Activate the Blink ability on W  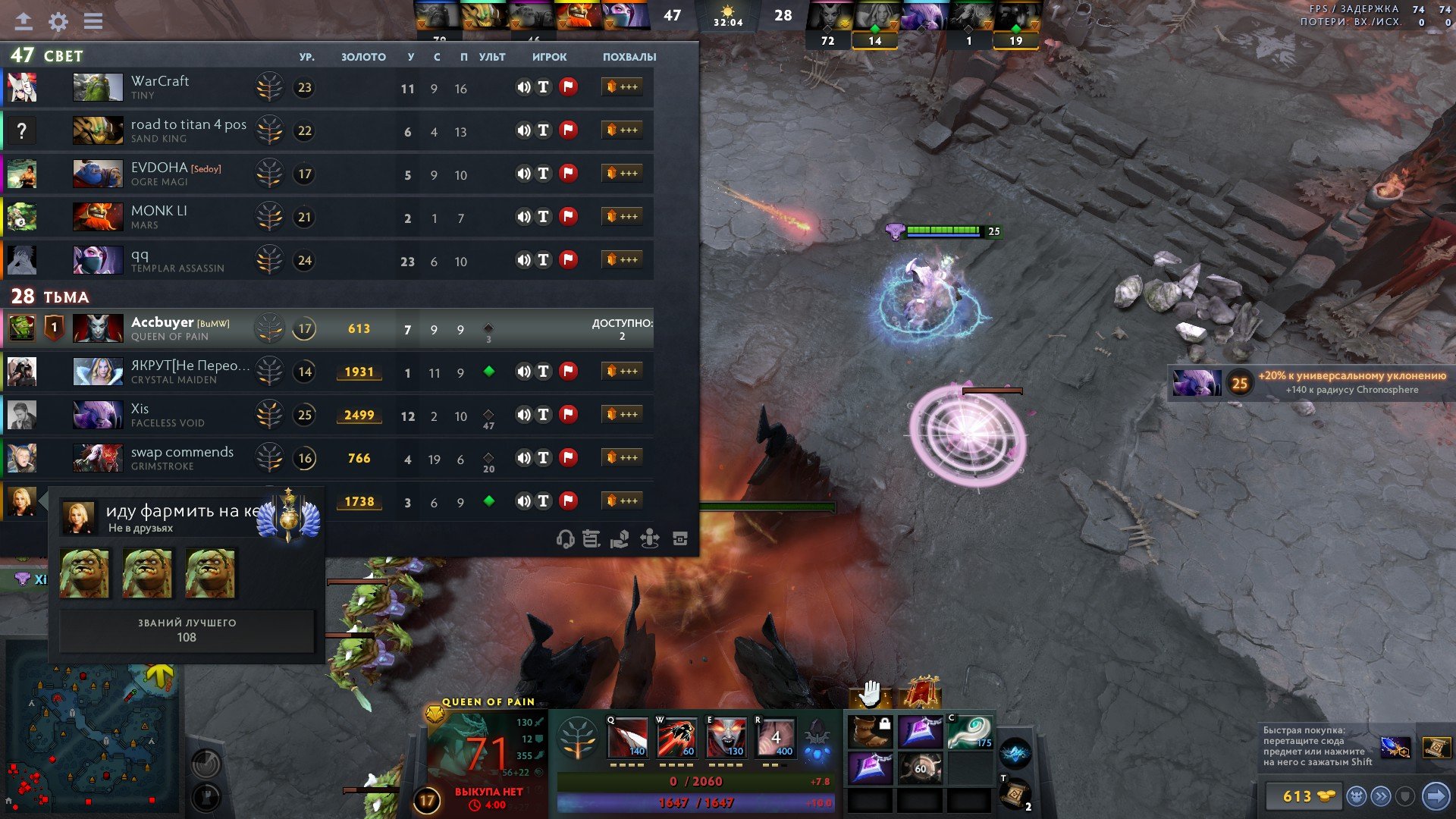[x=676, y=738]
